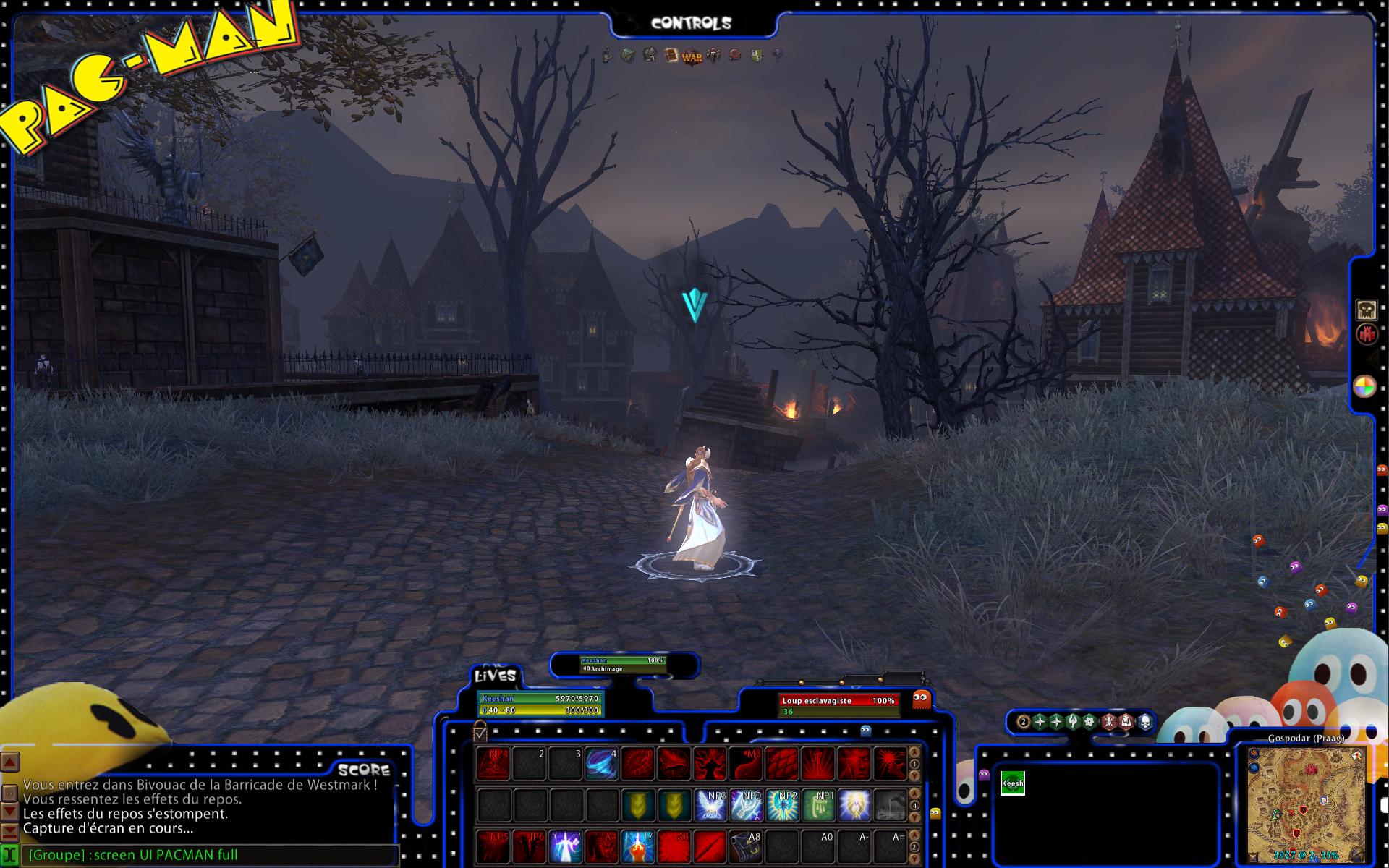1389x868 pixels.
Task: Open the Tome of Knowledge book icon
Action: (x=671, y=56)
